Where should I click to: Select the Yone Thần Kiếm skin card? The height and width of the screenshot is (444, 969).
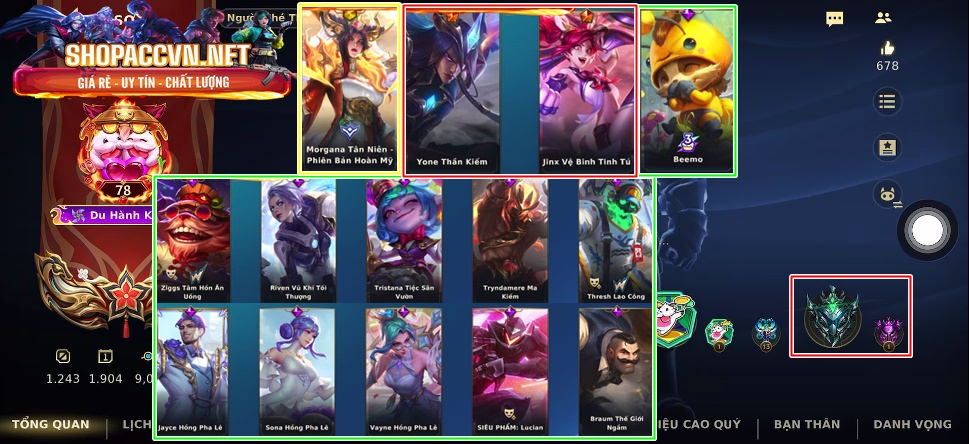coord(454,90)
